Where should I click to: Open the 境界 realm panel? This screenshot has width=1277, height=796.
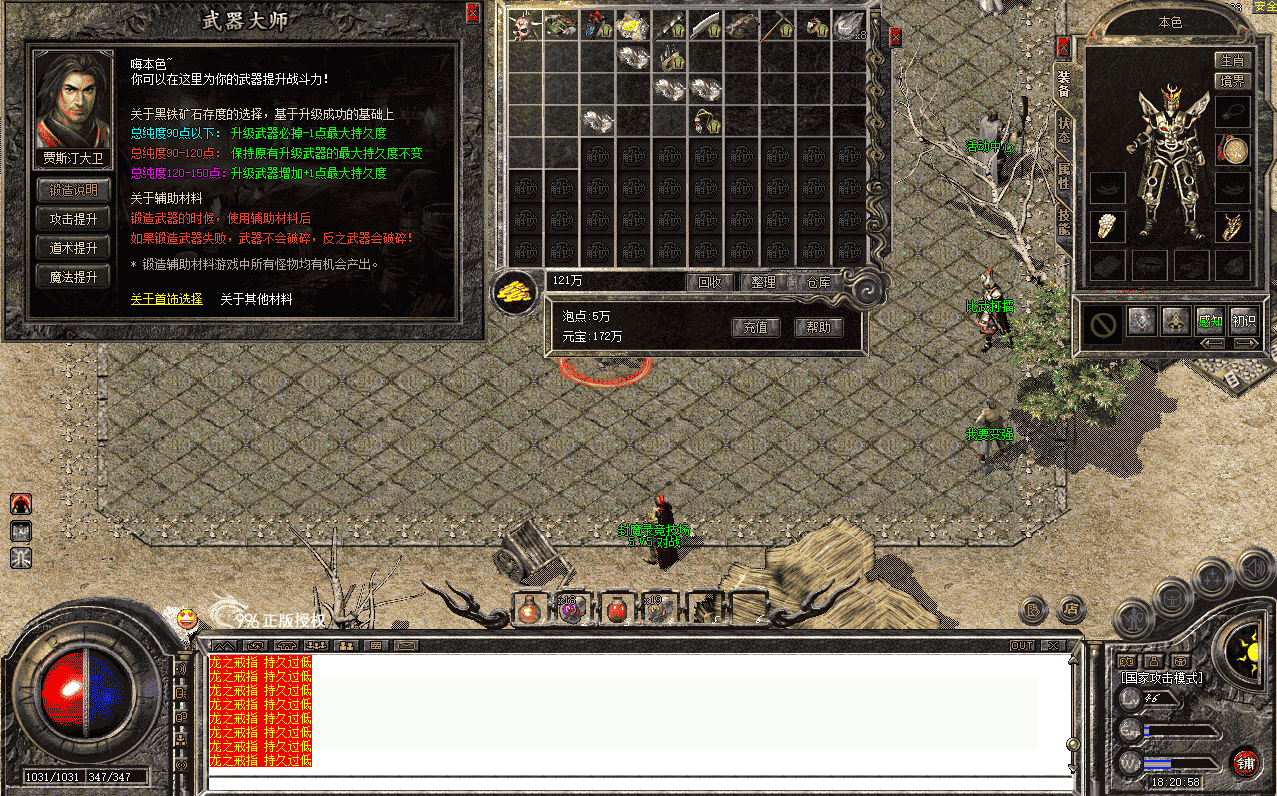coord(1233,80)
